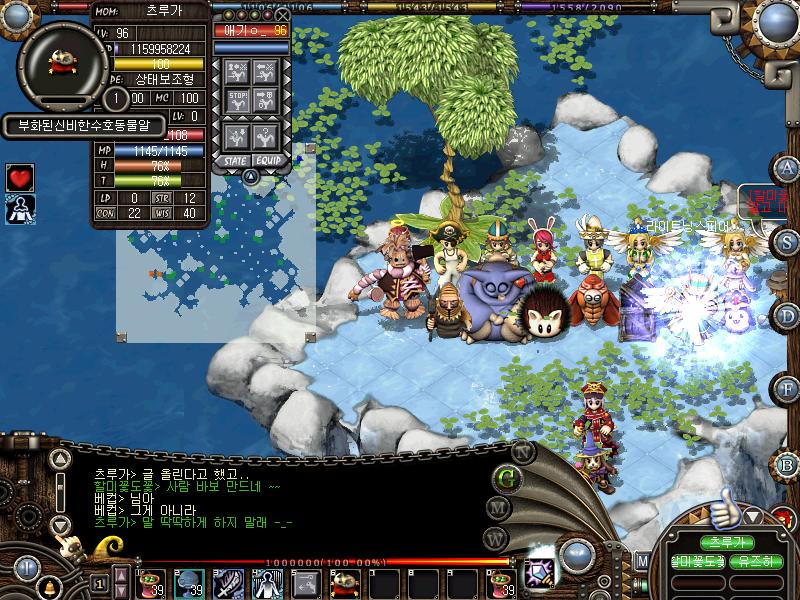Select party member 초루가 button
This screenshot has height=600, width=800.
click(x=727, y=542)
